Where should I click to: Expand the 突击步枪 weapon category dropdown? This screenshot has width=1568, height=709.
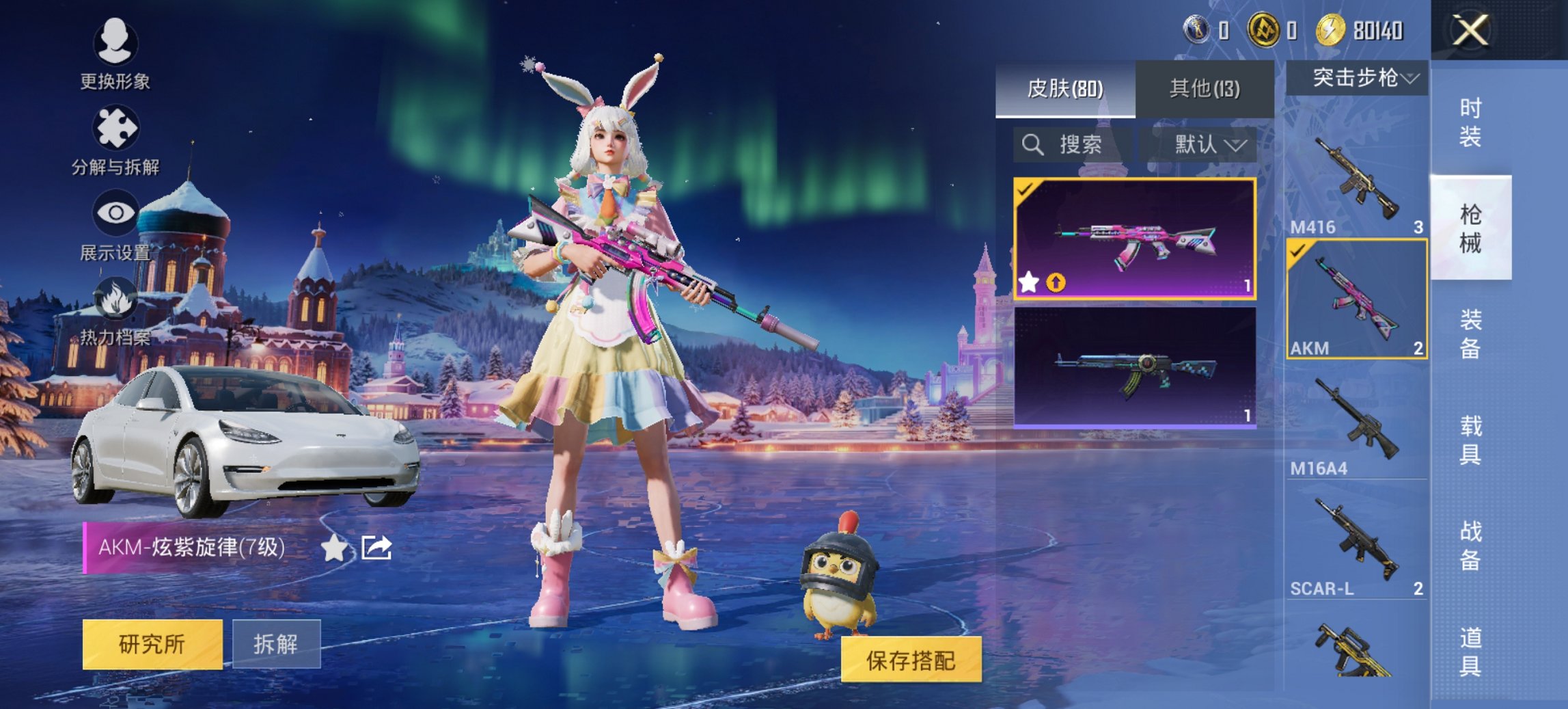pyautogui.click(x=1360, y=78)
